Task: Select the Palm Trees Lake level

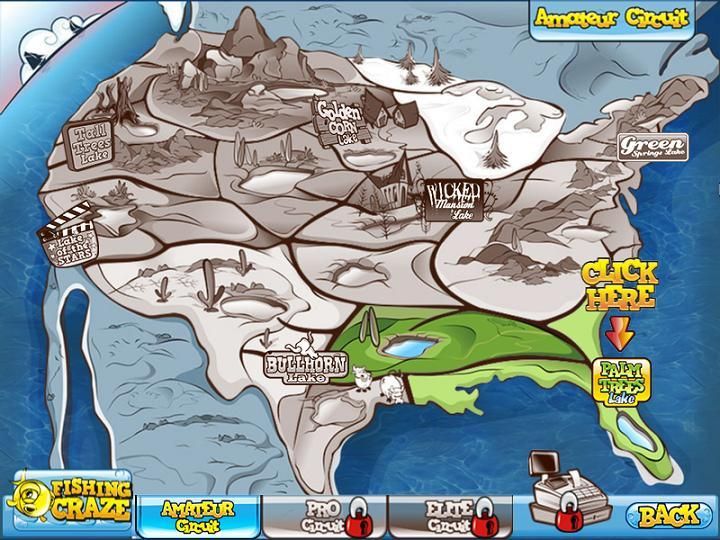Action: tap(622, 382)
